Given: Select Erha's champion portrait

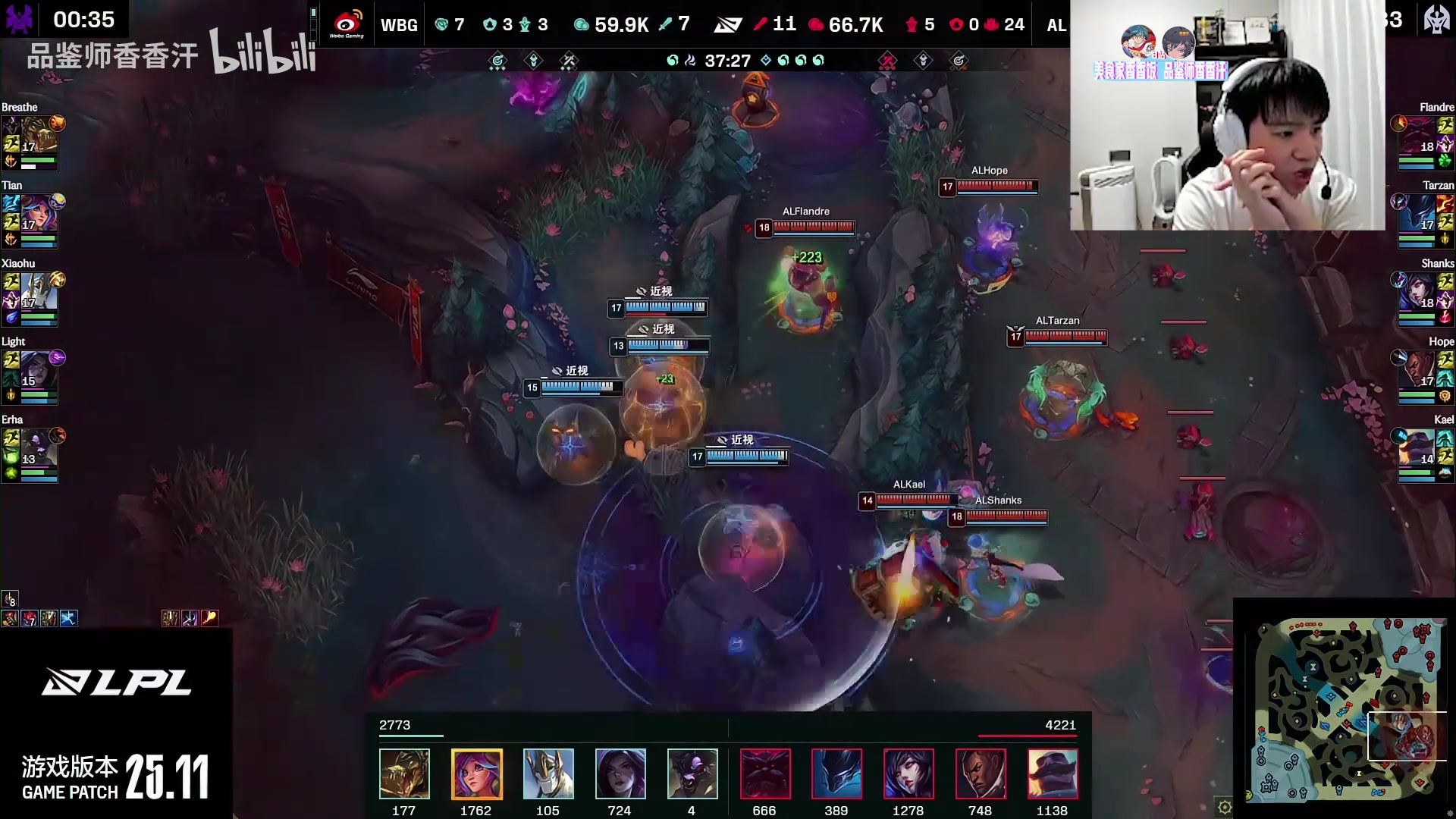Looking at the screenshot, I should [x=38, y=449].
